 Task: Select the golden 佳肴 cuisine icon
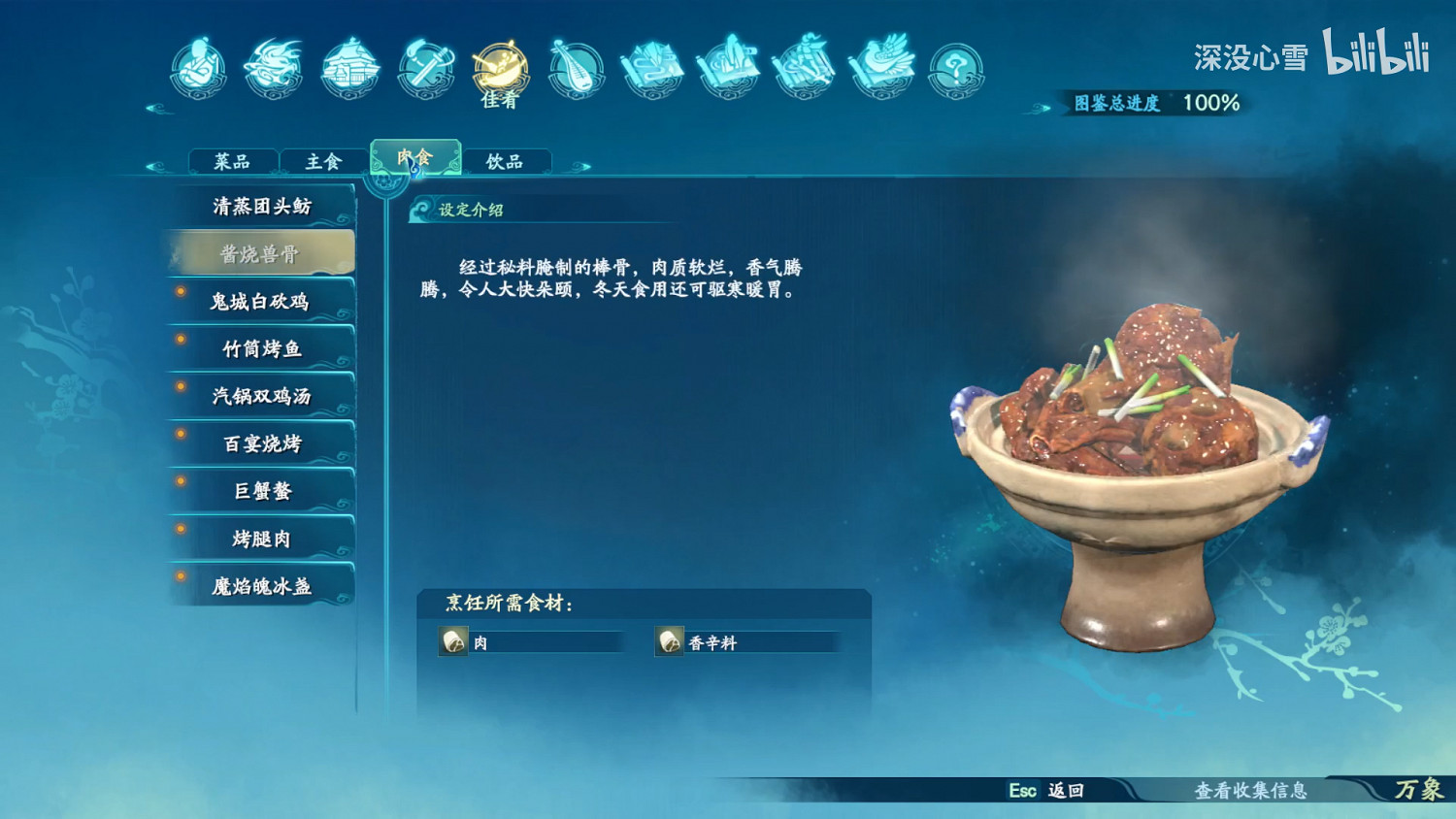pyautogui.click(x=498, y=68)
